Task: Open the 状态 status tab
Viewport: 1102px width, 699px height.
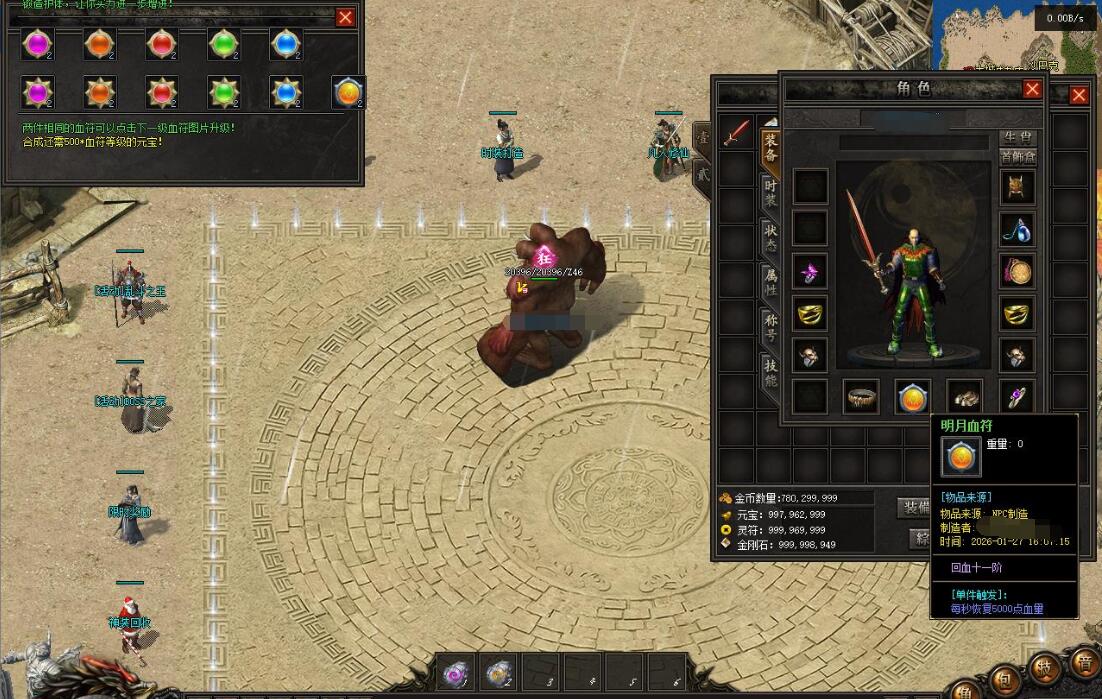Action: pyautogui.click(x=771, y=238)
